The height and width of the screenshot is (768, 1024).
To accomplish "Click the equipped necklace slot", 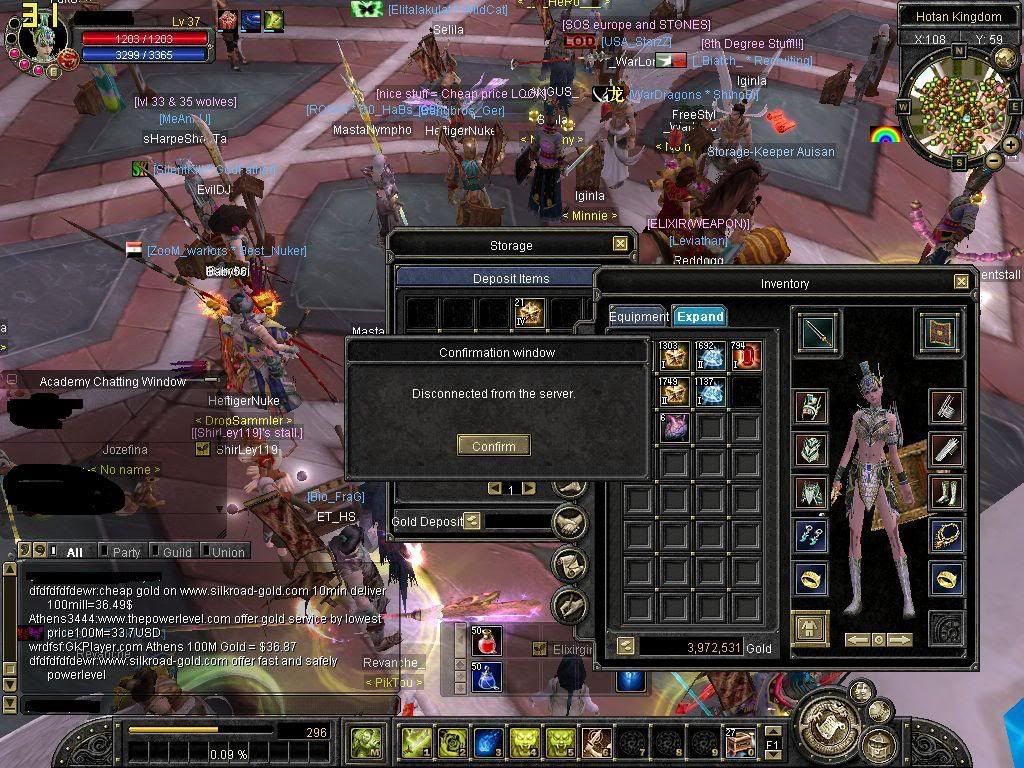I will [946, 535].
